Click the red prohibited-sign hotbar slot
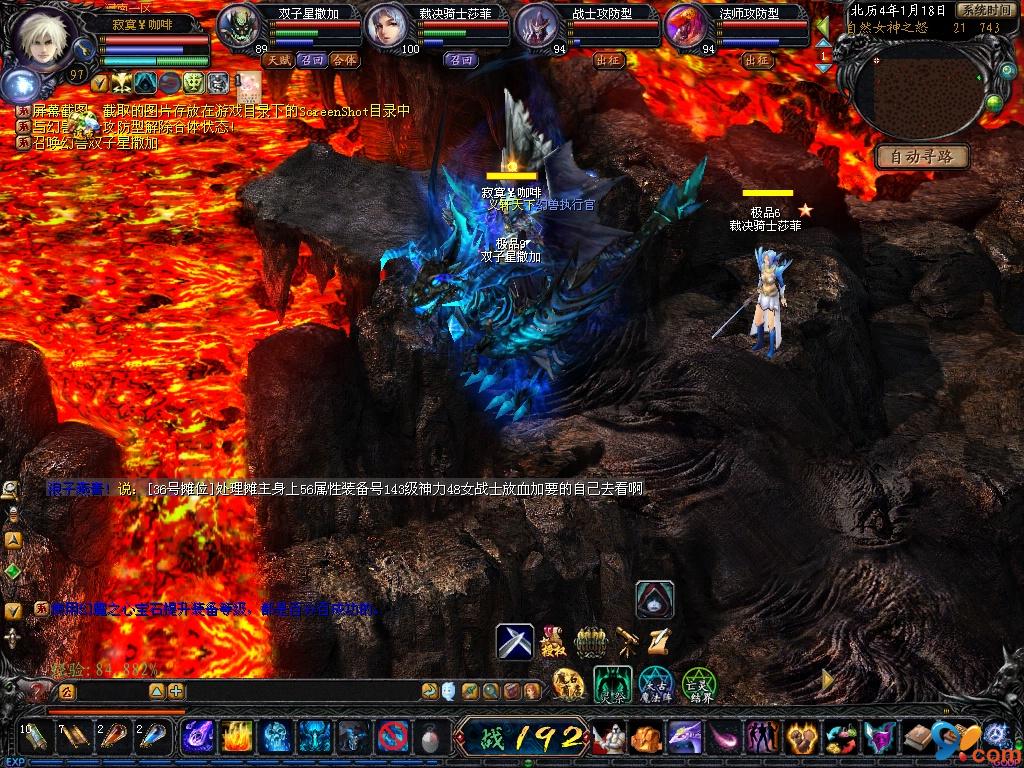Viewport: 1024px width, 768px height. (x=393, y=738)
